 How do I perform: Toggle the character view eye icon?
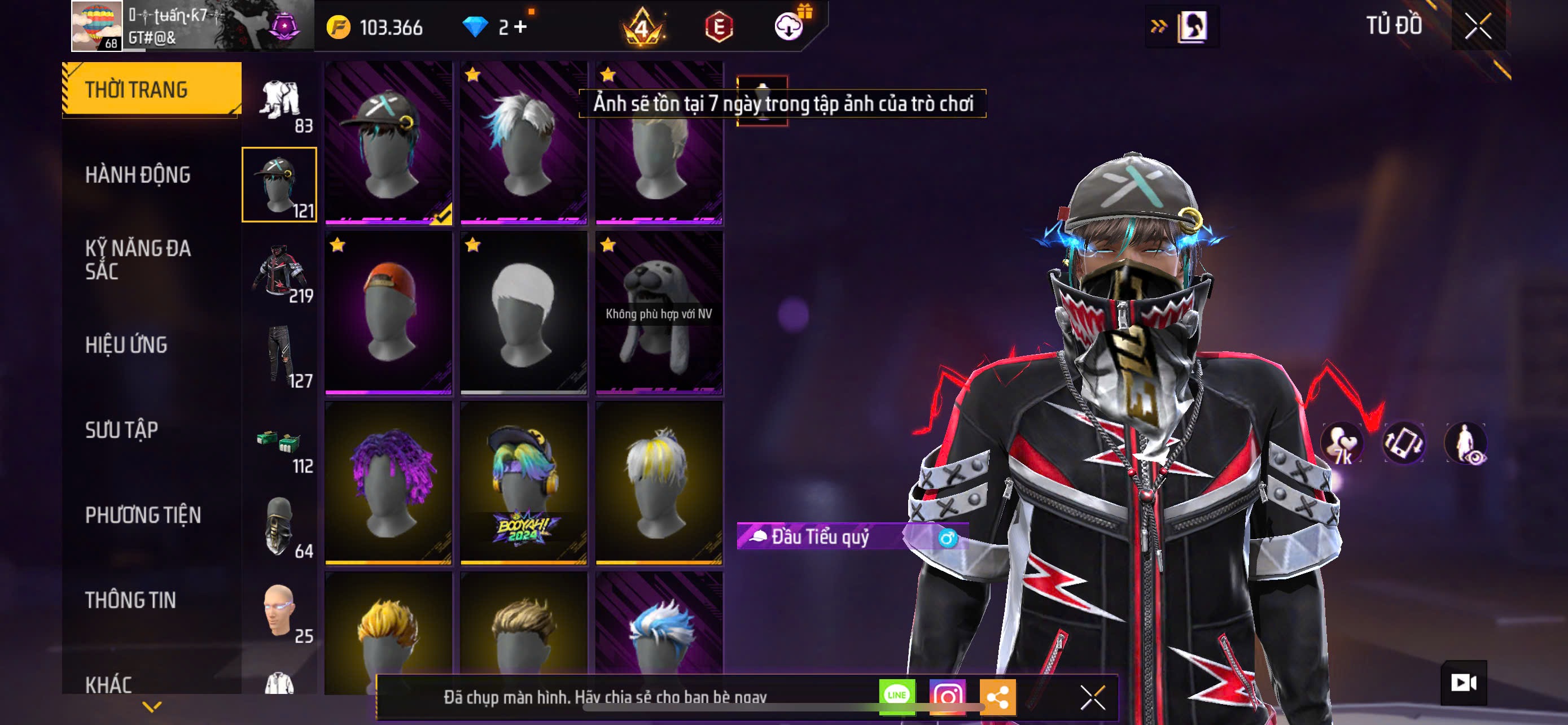pos(1467,443)
